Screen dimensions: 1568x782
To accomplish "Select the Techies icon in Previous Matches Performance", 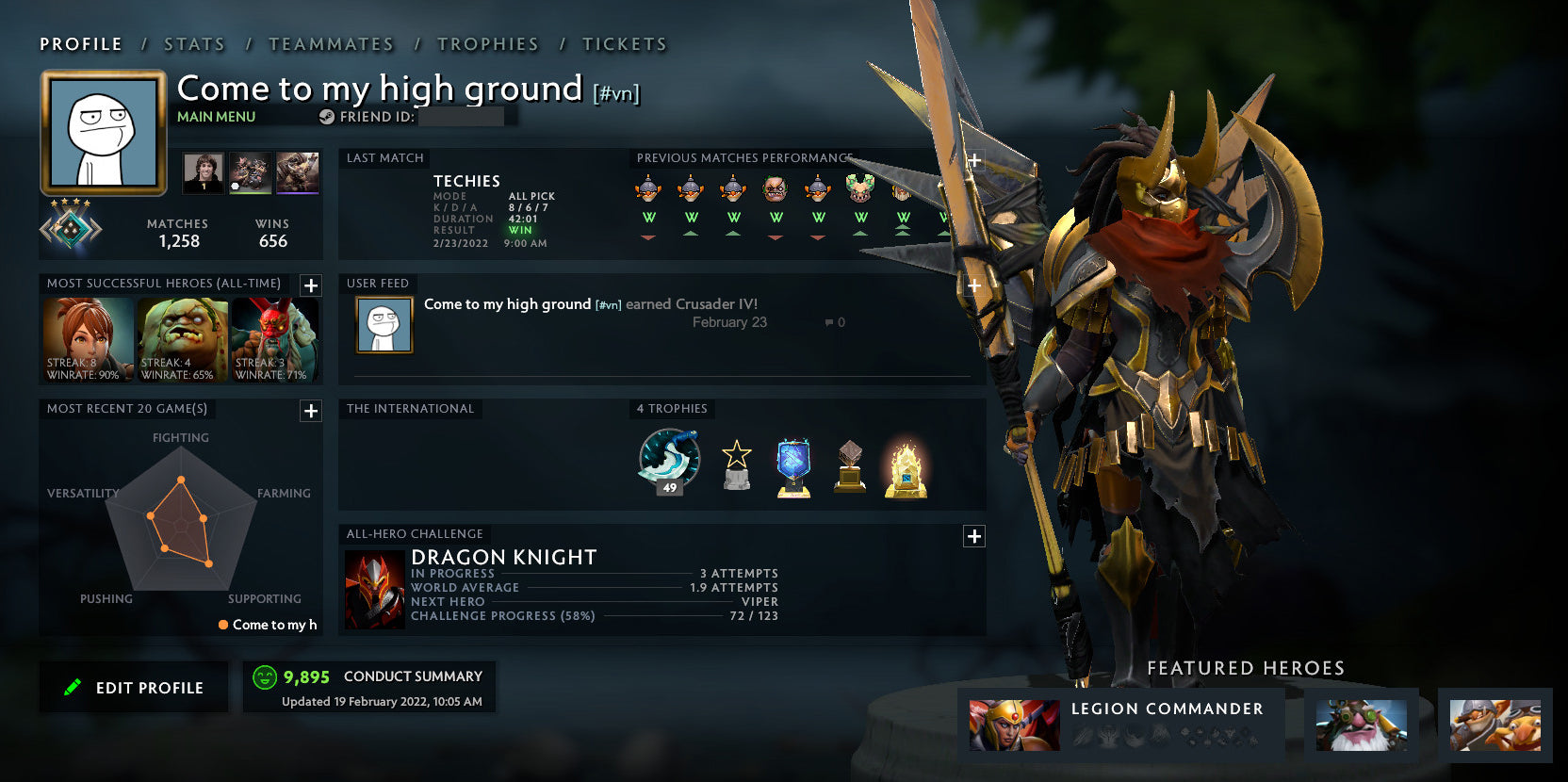I will (646, 188).
